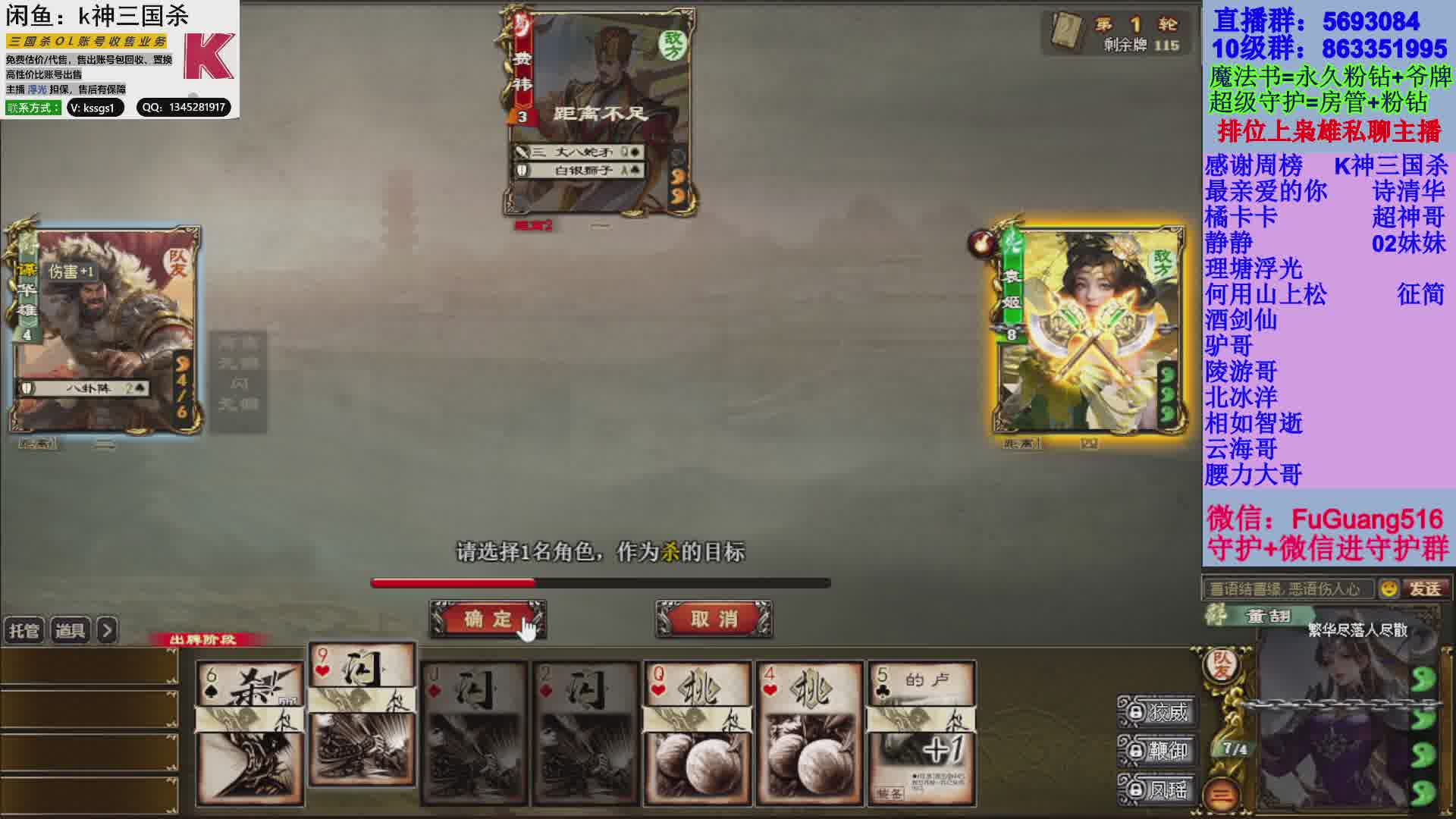1456x819 pixels.
Task: Open the emoji picker in chat
Action: point(1389,588)
